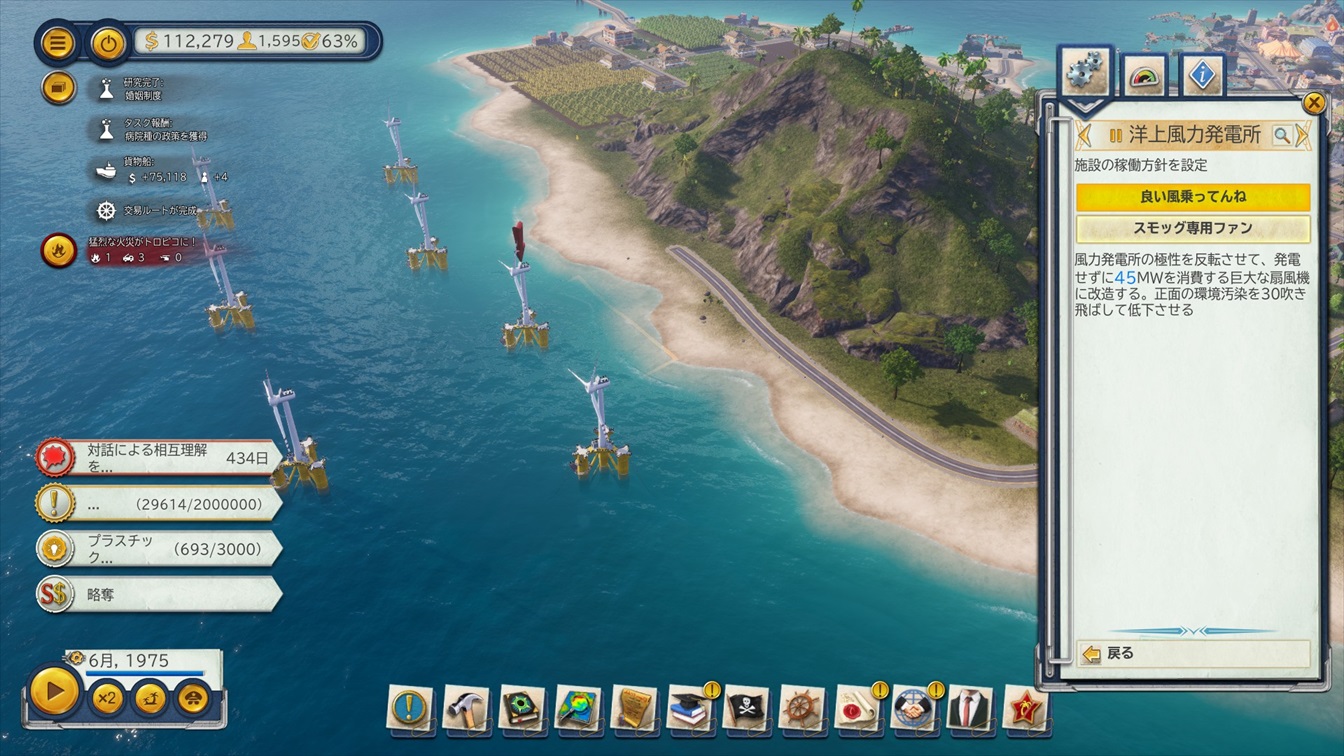The image size is (1344, 756).
Task: Open the graduation cap research menu
Action: tap(690, 708)
